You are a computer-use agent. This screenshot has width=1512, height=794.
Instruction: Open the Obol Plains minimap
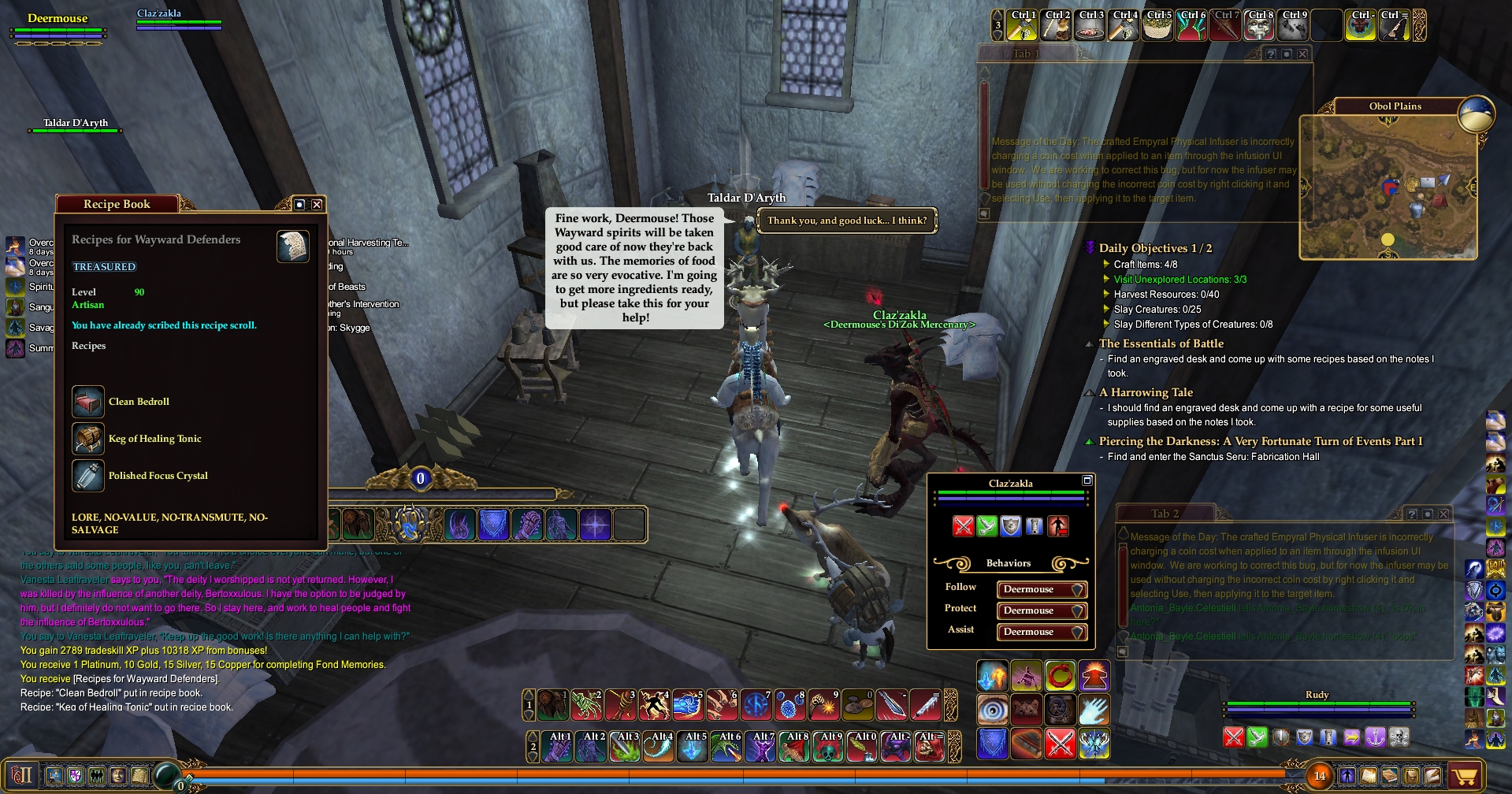(1388, 187)
